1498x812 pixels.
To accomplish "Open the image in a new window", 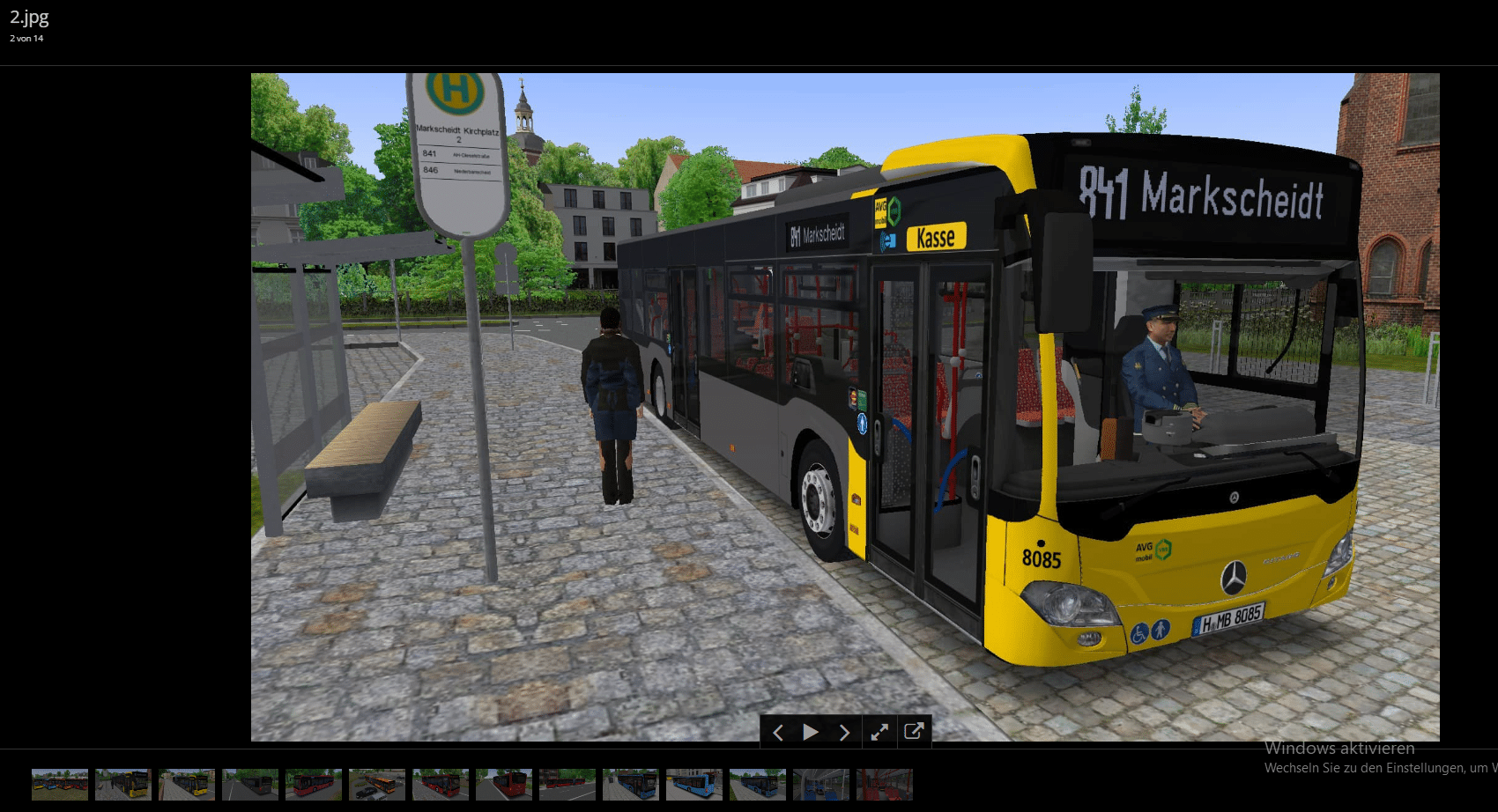I will [914, 731].
